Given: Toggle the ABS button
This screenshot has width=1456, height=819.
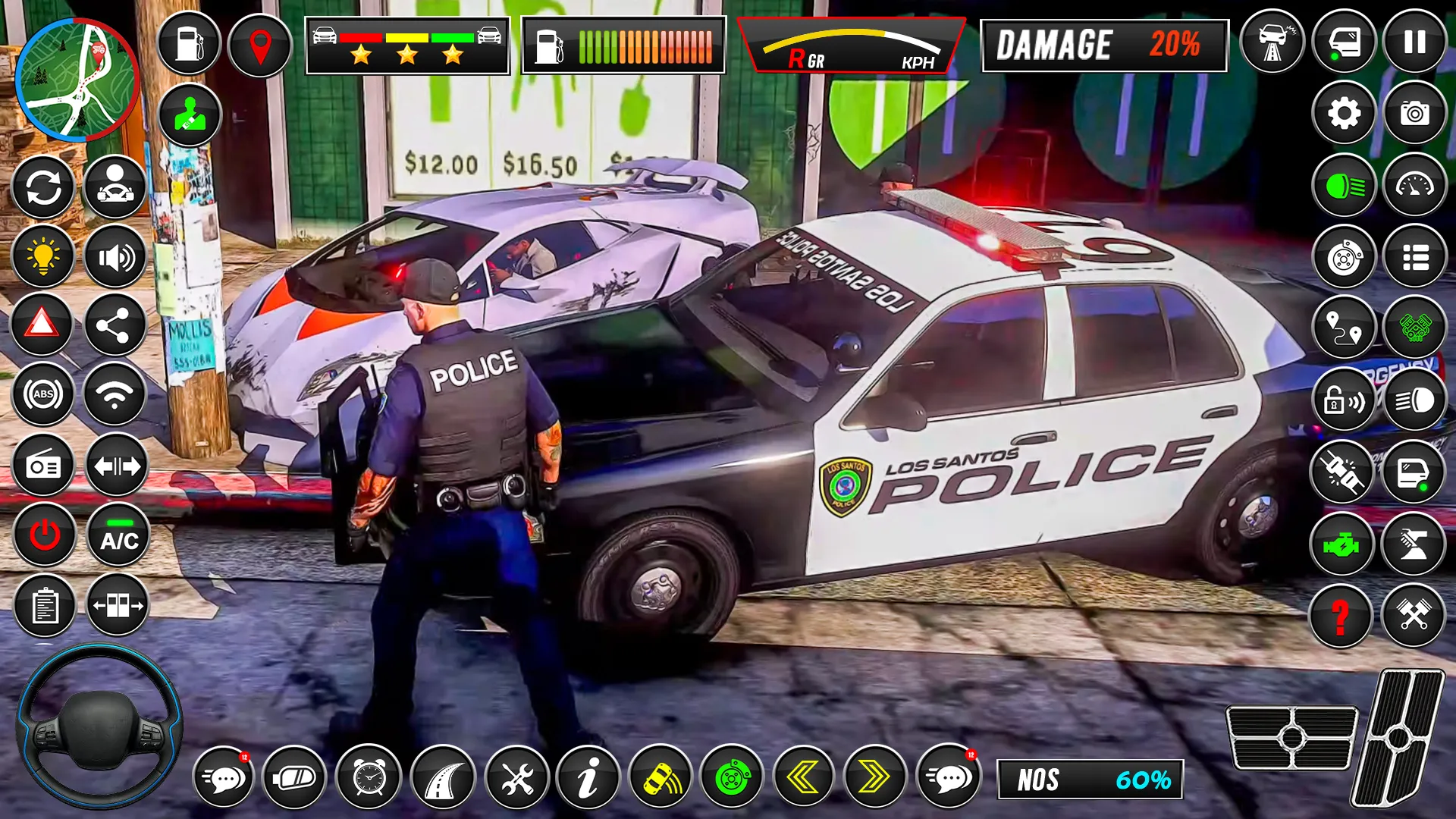Looking at the screenshot, I should click(x=43, y=394).
